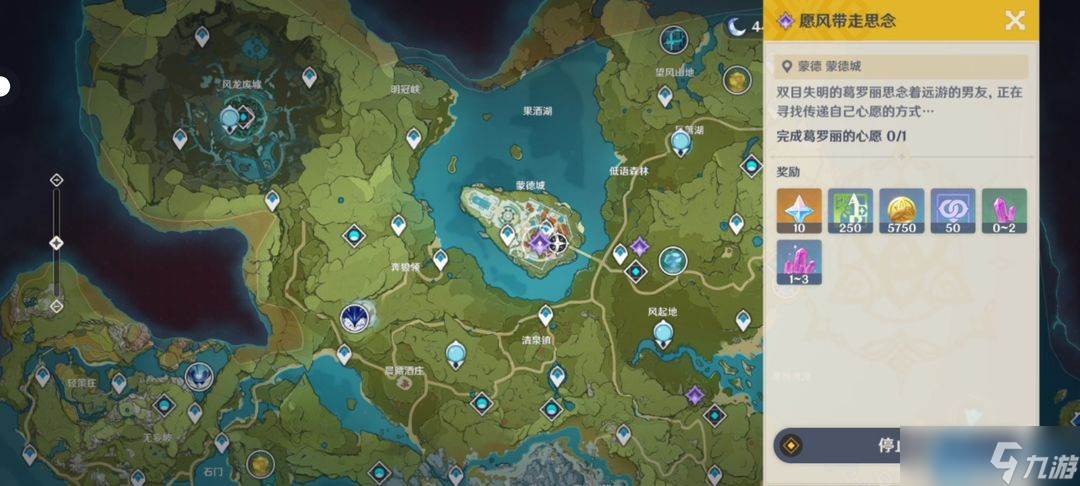Select the 风起地 Statue of the Seven marker
The width and height of the screenshot is (1080, 486).
click(x=672, y=261)
